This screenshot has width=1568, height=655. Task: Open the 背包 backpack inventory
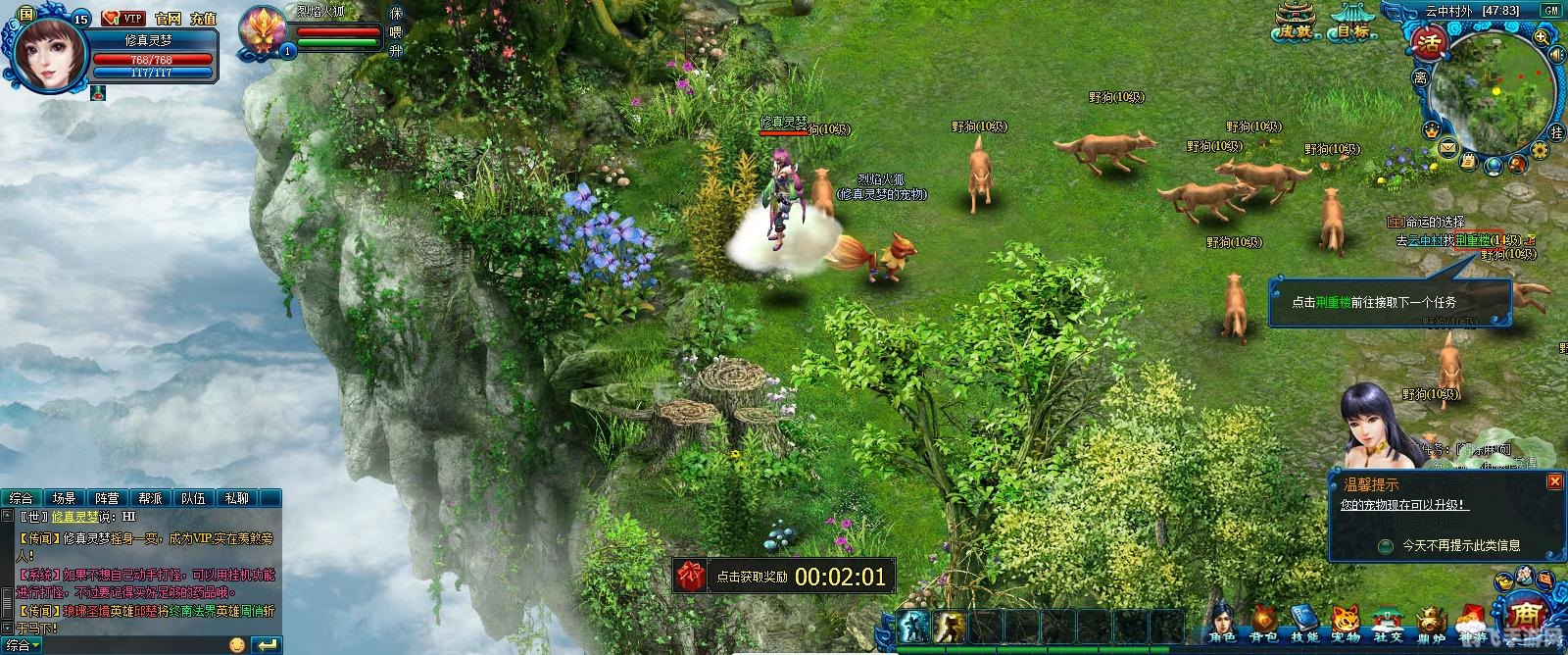point(1263,624)
